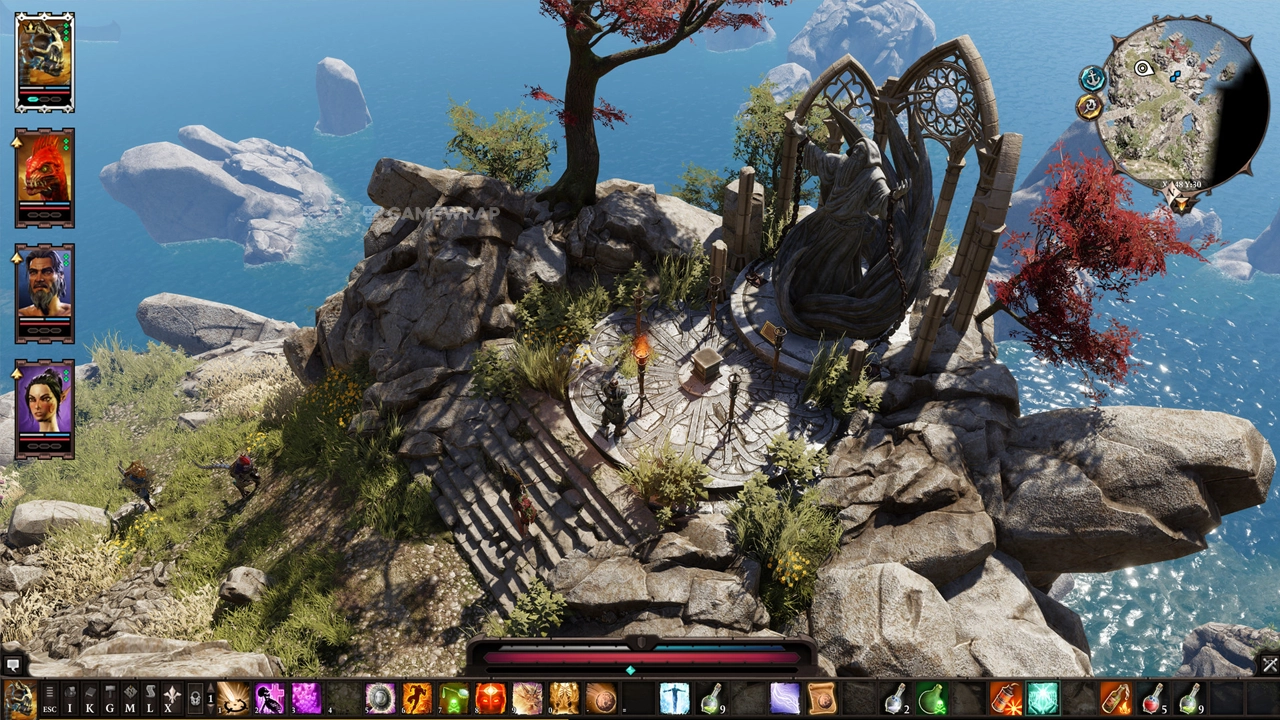1280x720 pixels.
Task: Activate the purple hearts skill
Action: pyautogui.click(x=306, y=698)
